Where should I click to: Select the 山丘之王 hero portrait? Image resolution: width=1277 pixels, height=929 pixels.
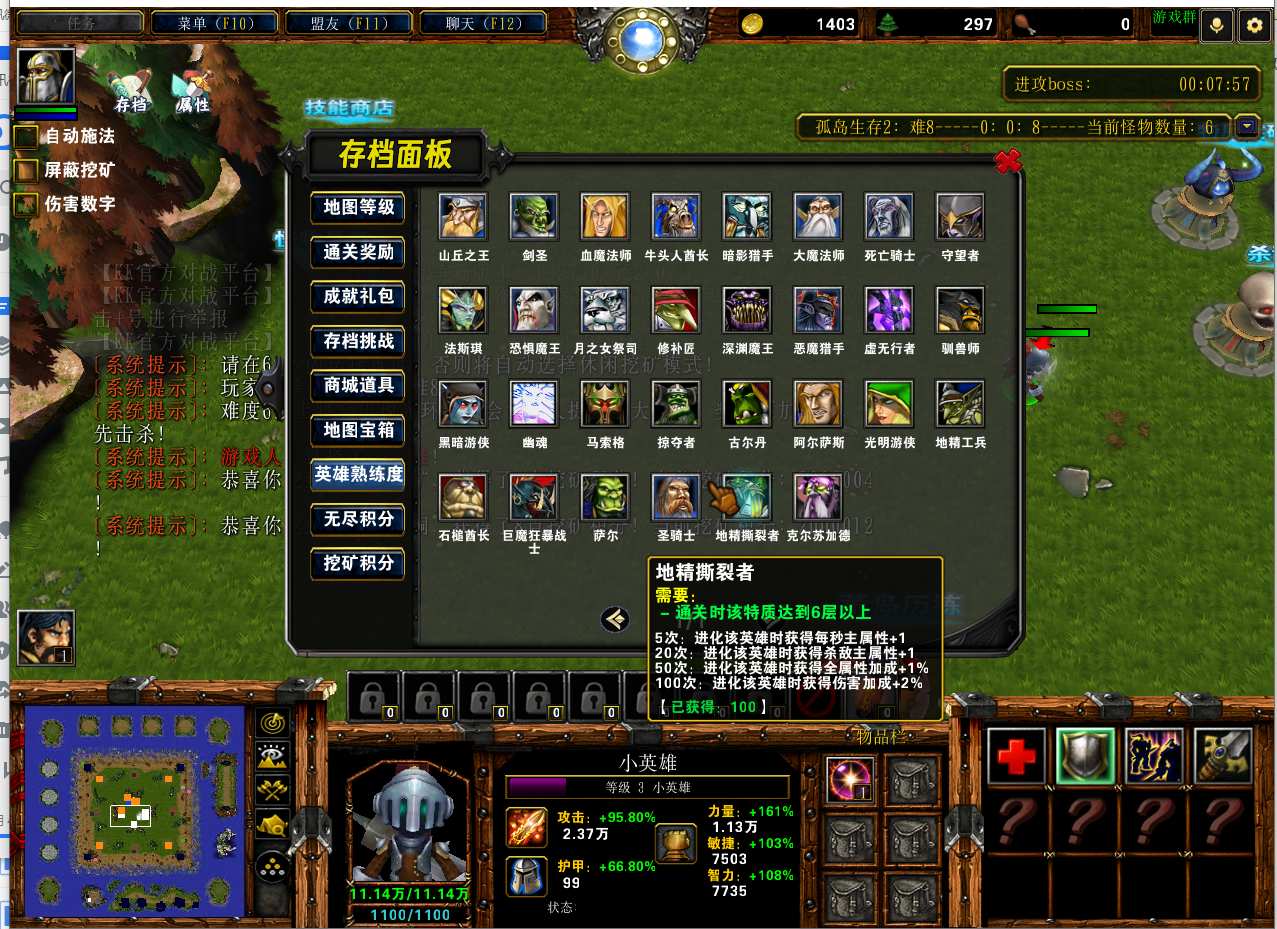point(463,217)
